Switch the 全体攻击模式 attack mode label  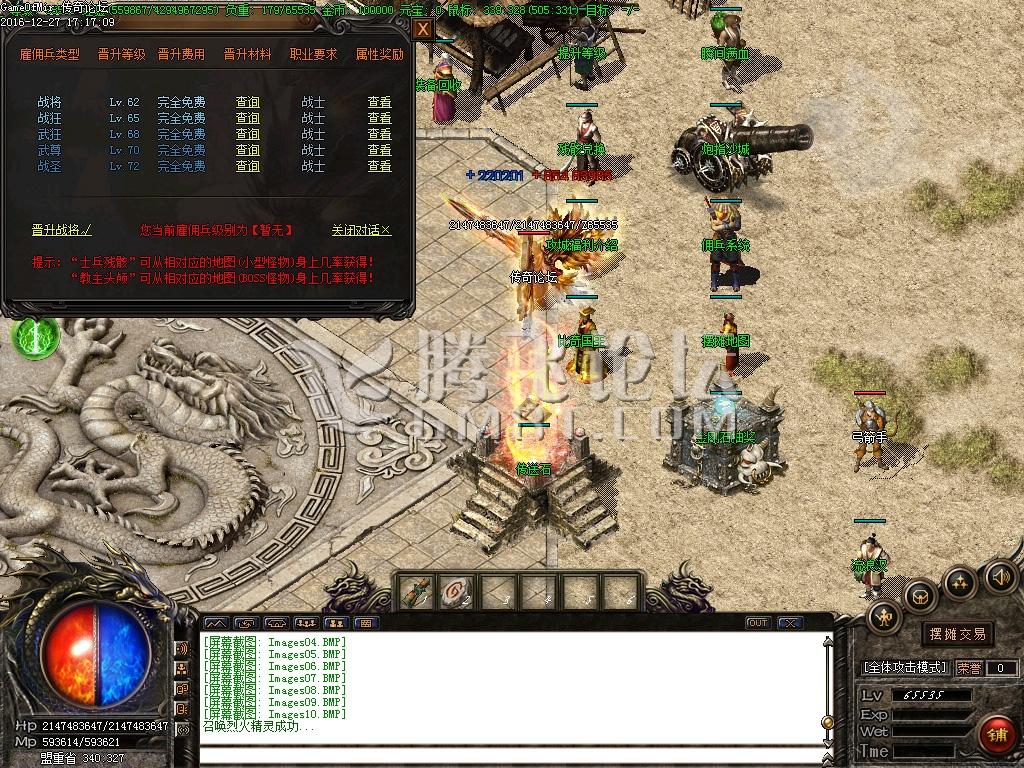tap(905, 668)
